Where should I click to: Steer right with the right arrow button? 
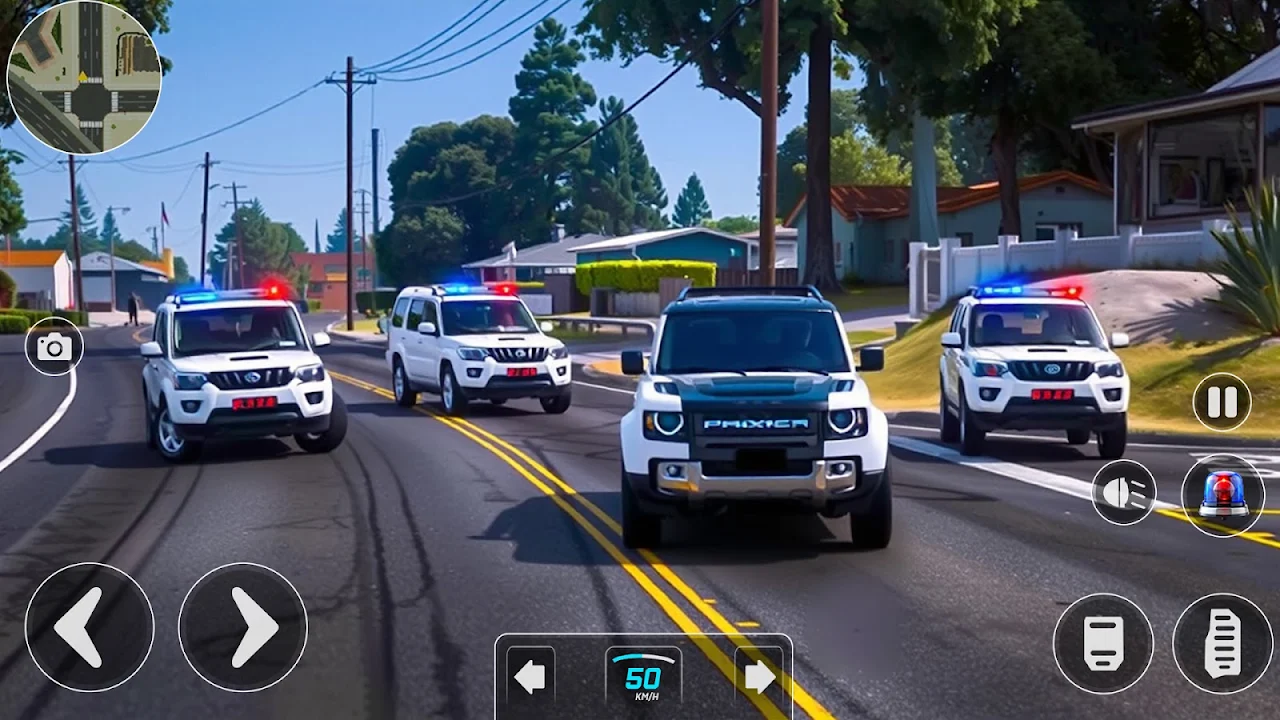243,627
